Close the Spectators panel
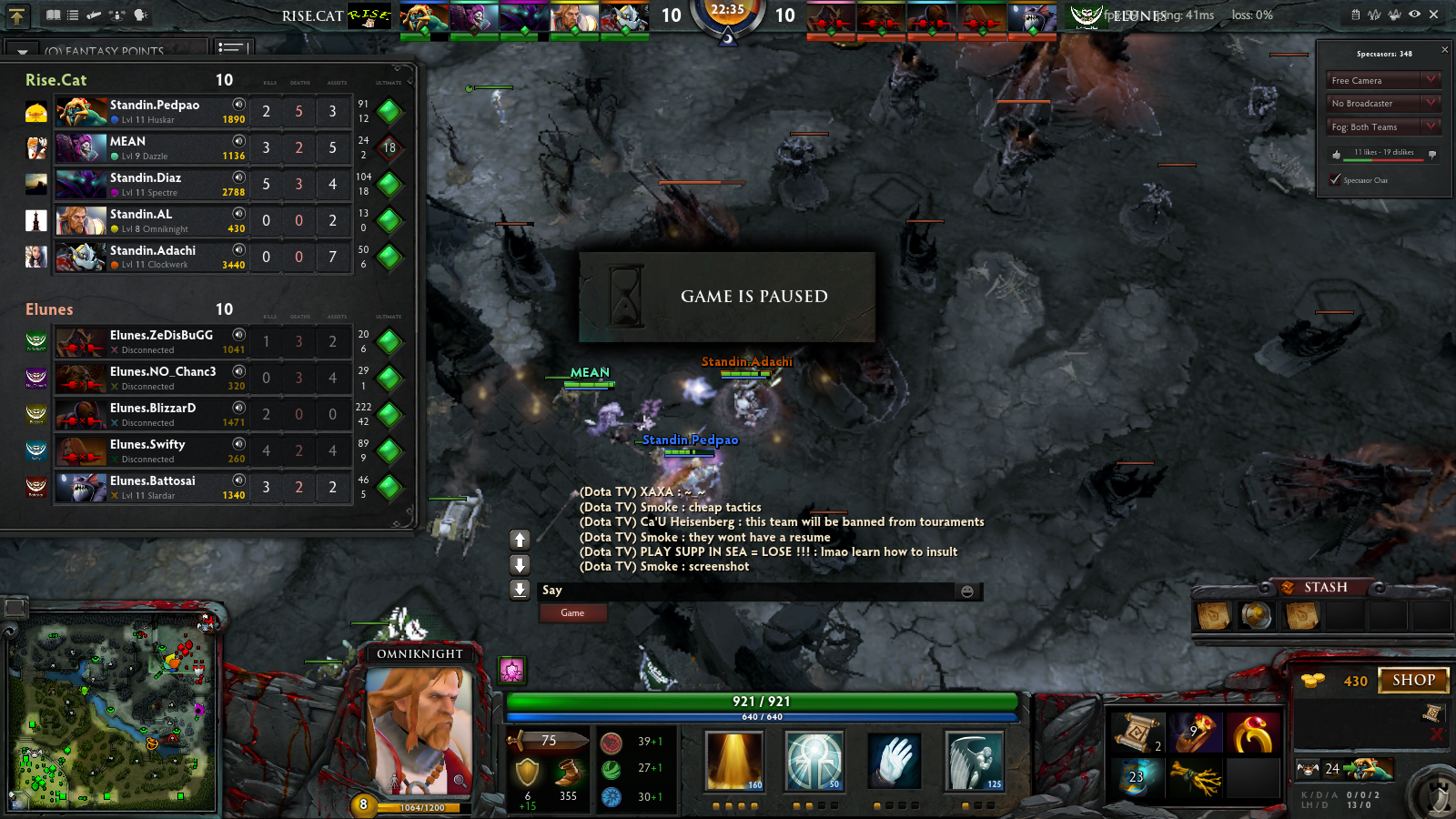1456x819 pixels. click(1444, 50)
